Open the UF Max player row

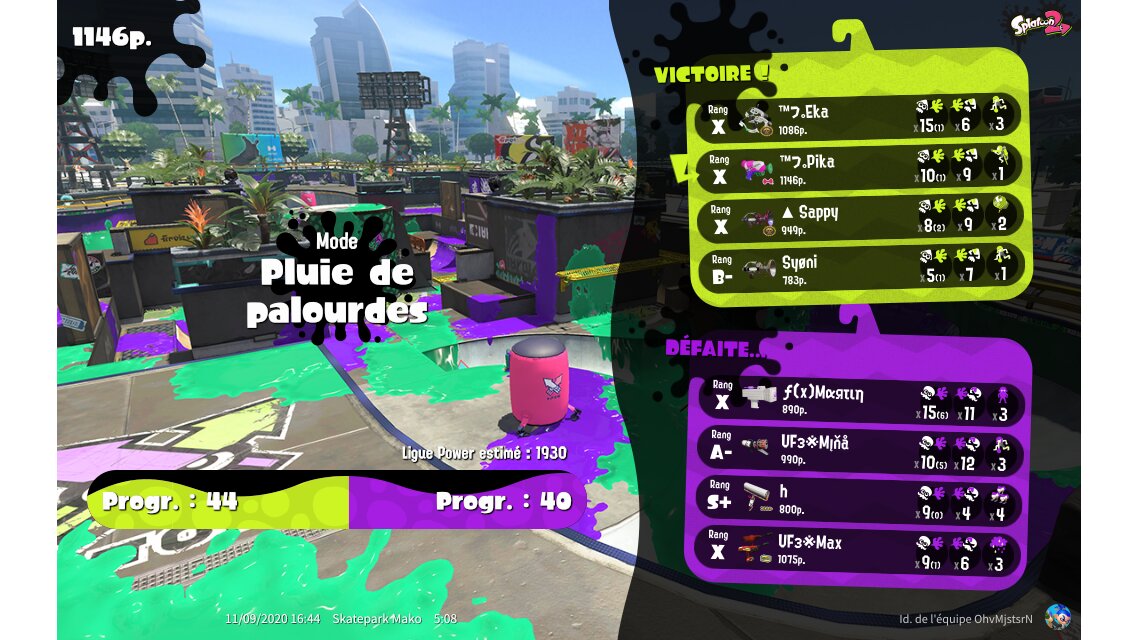(x=858, y=549)
